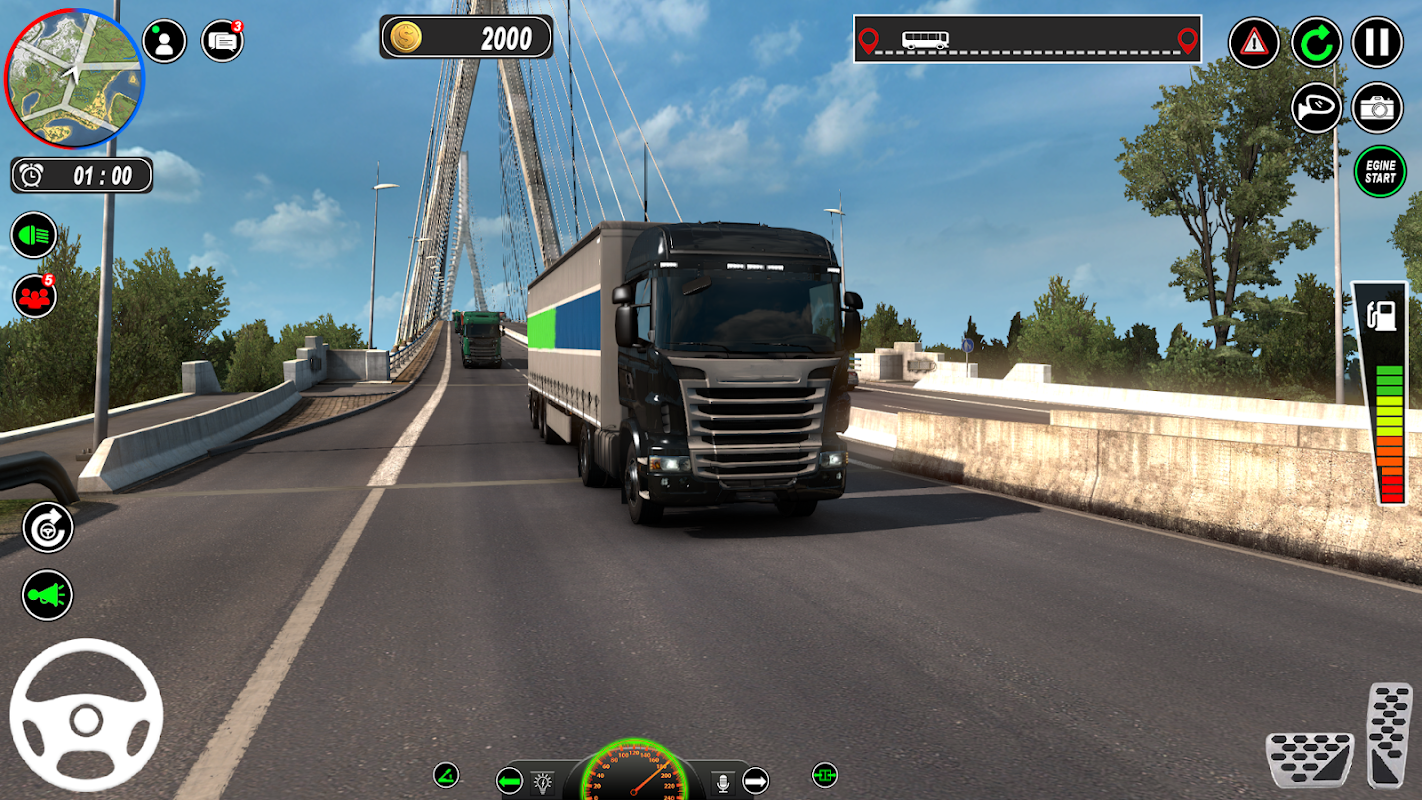Open the chat messages icon
The height and width of the screenshot is (800, 1422).
click(x=222, y=41)
